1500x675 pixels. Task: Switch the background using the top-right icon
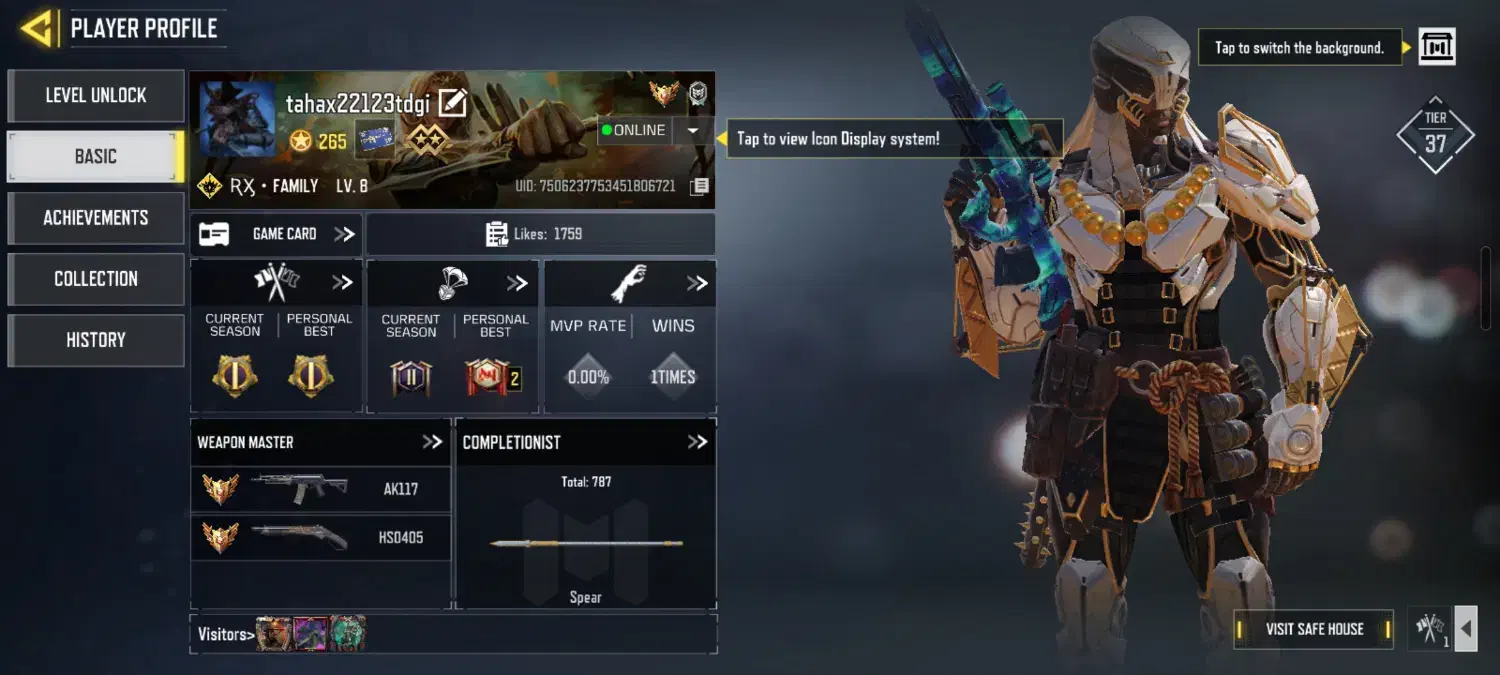tap(1437, 47)
